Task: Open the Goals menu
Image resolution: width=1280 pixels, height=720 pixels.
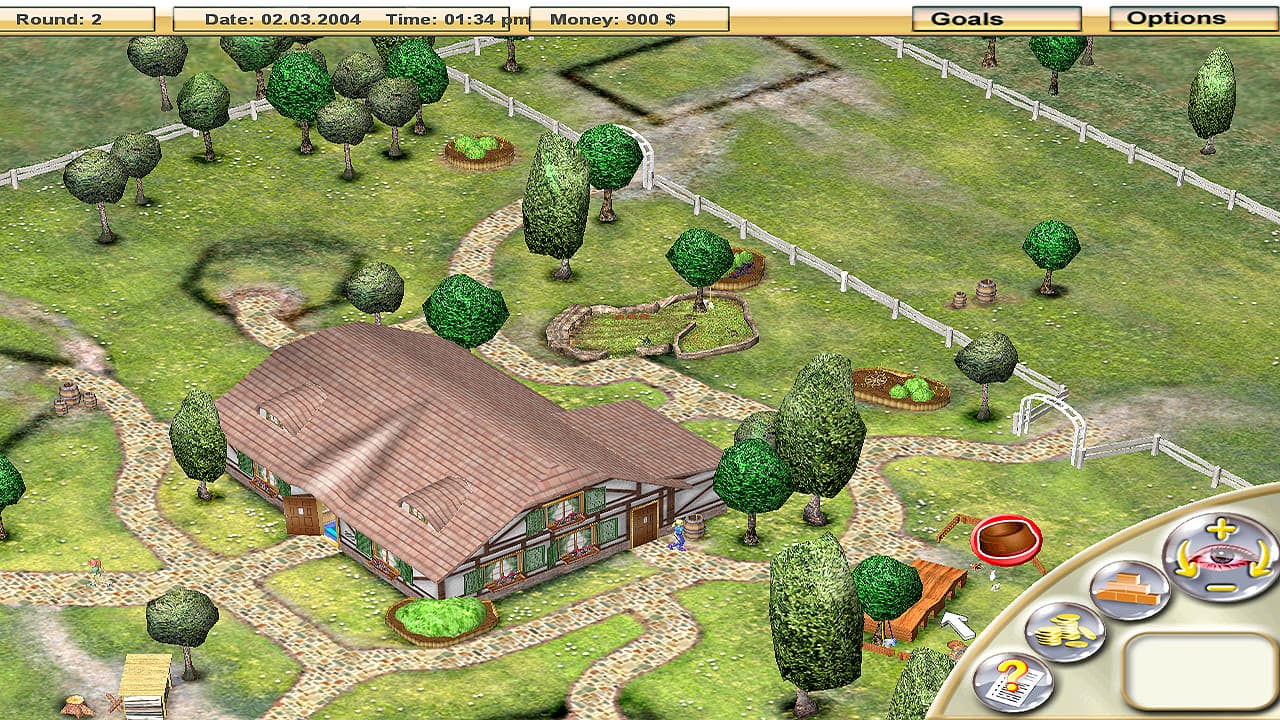Action: 994,17
